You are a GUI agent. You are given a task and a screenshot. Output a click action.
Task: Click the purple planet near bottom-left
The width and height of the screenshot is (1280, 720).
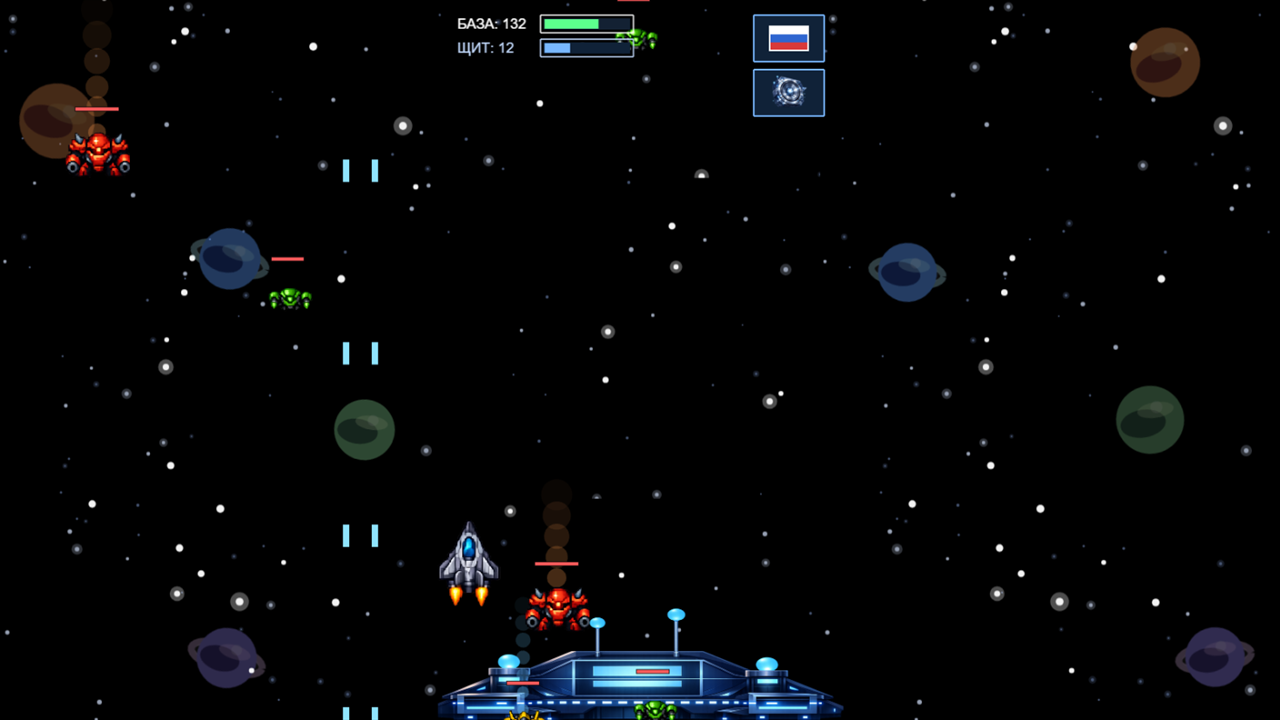(226, 658)
